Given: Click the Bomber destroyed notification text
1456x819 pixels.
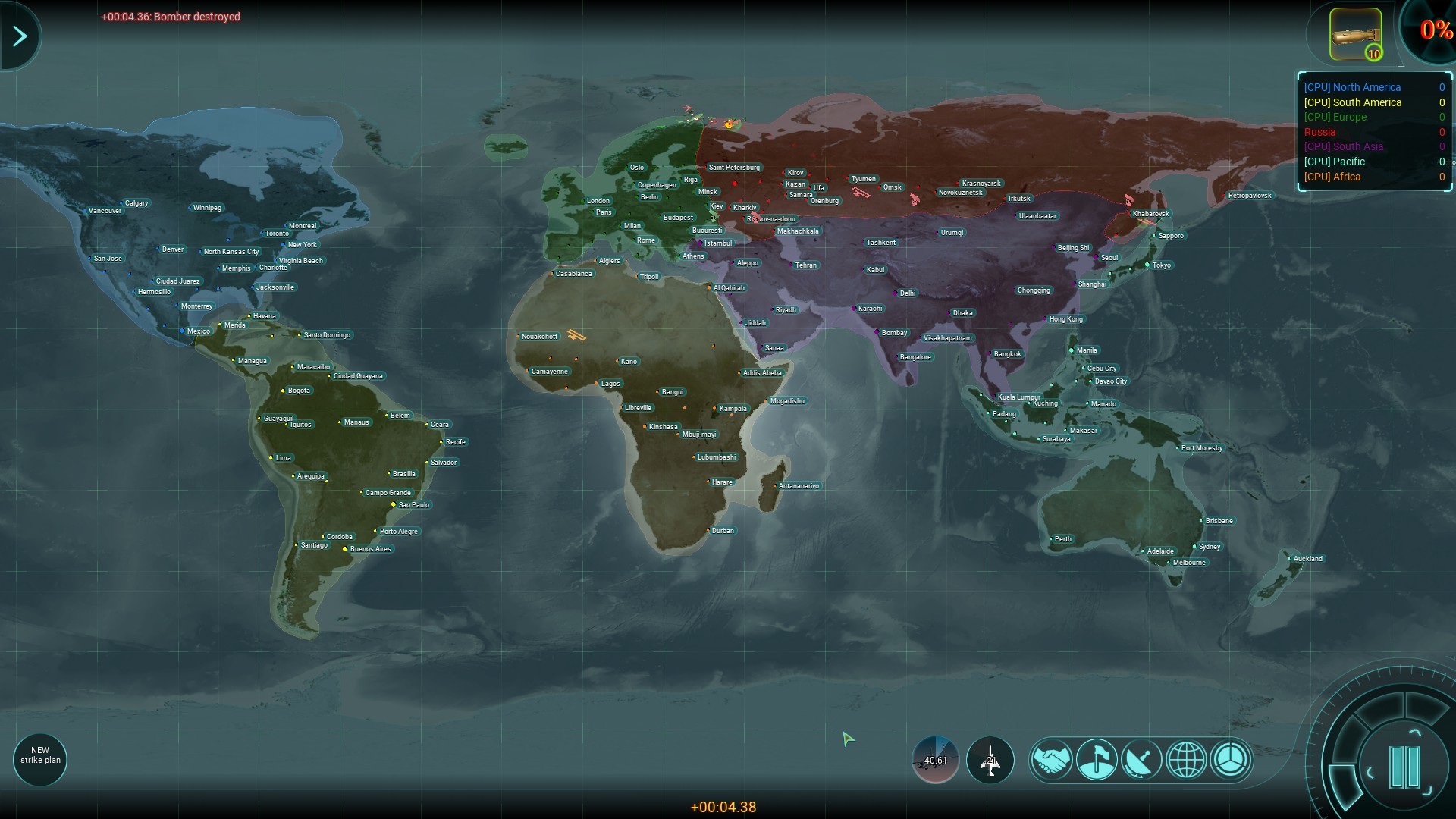Looking at the screenshot, I should coord(171,16).
